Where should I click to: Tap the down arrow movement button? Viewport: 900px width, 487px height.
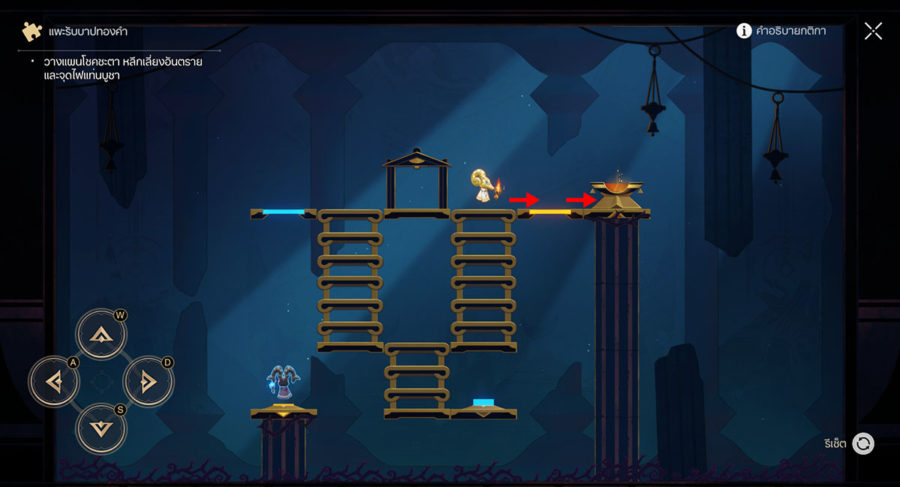pyautogui.click(x=101, y=428)
